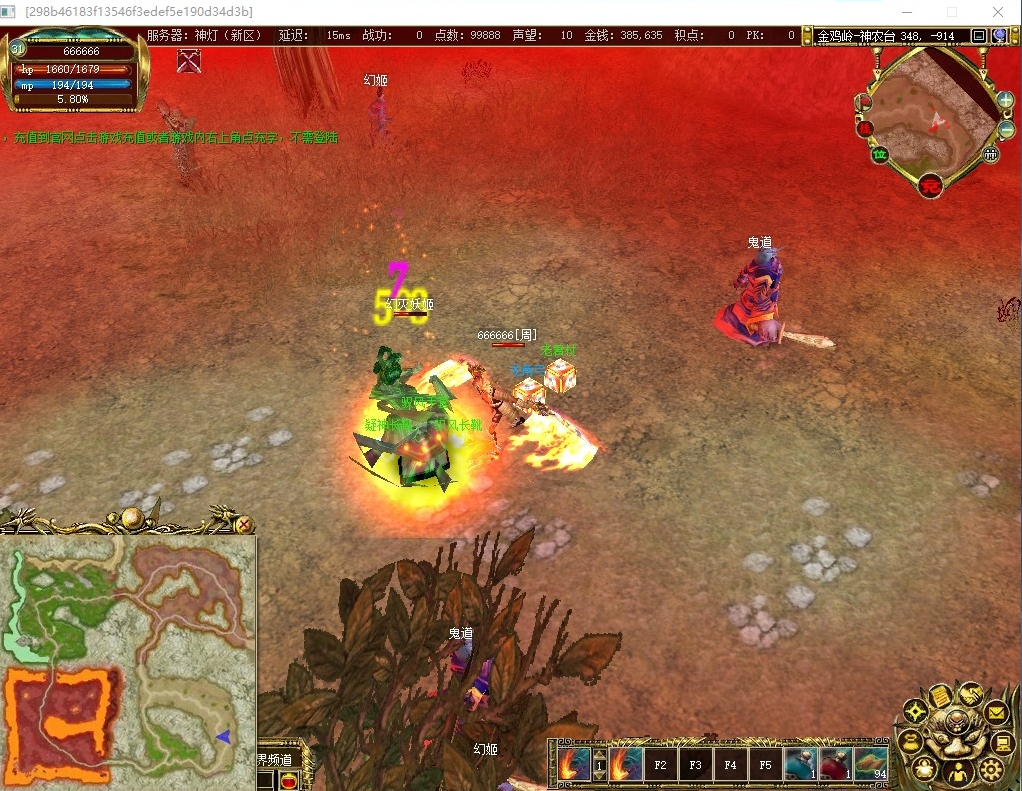Viewport: 1022px width, 791px height.
Task: Click the red 挂 button on the minimap
Action: pos(866,128)
